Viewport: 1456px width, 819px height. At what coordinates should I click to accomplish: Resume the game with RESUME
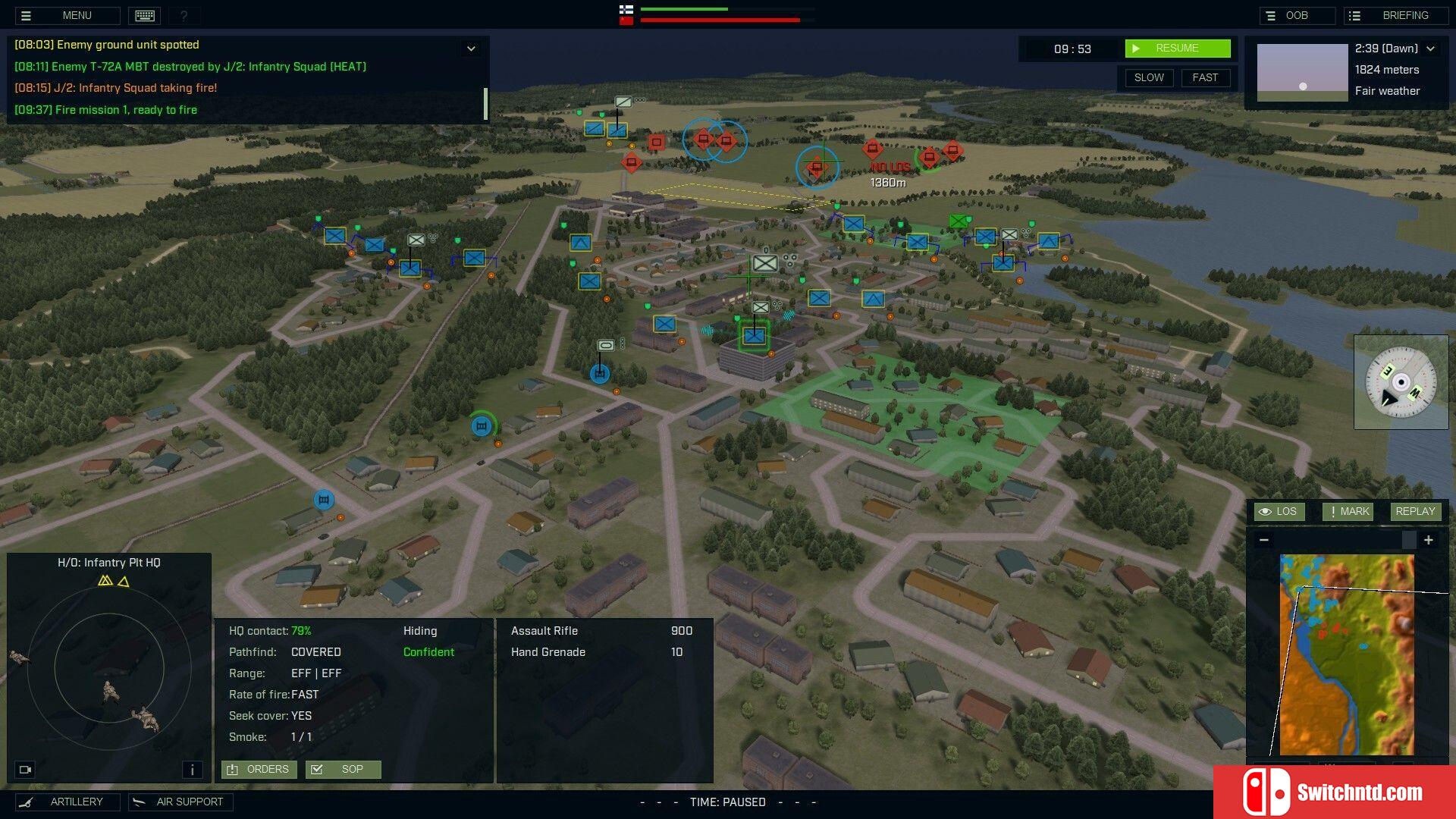click(1177, 49)
